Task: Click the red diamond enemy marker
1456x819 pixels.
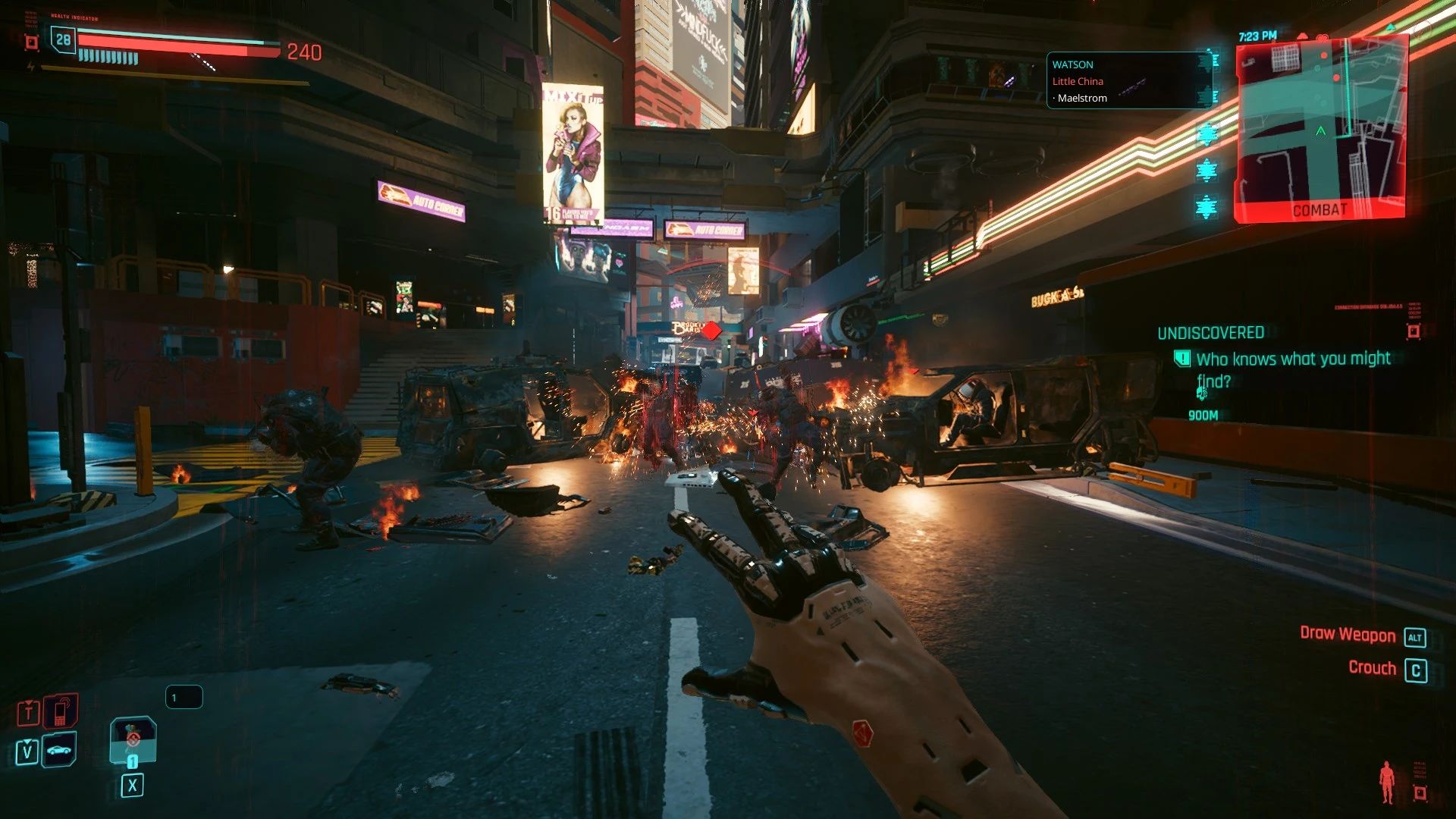Action: coord(710,331)
